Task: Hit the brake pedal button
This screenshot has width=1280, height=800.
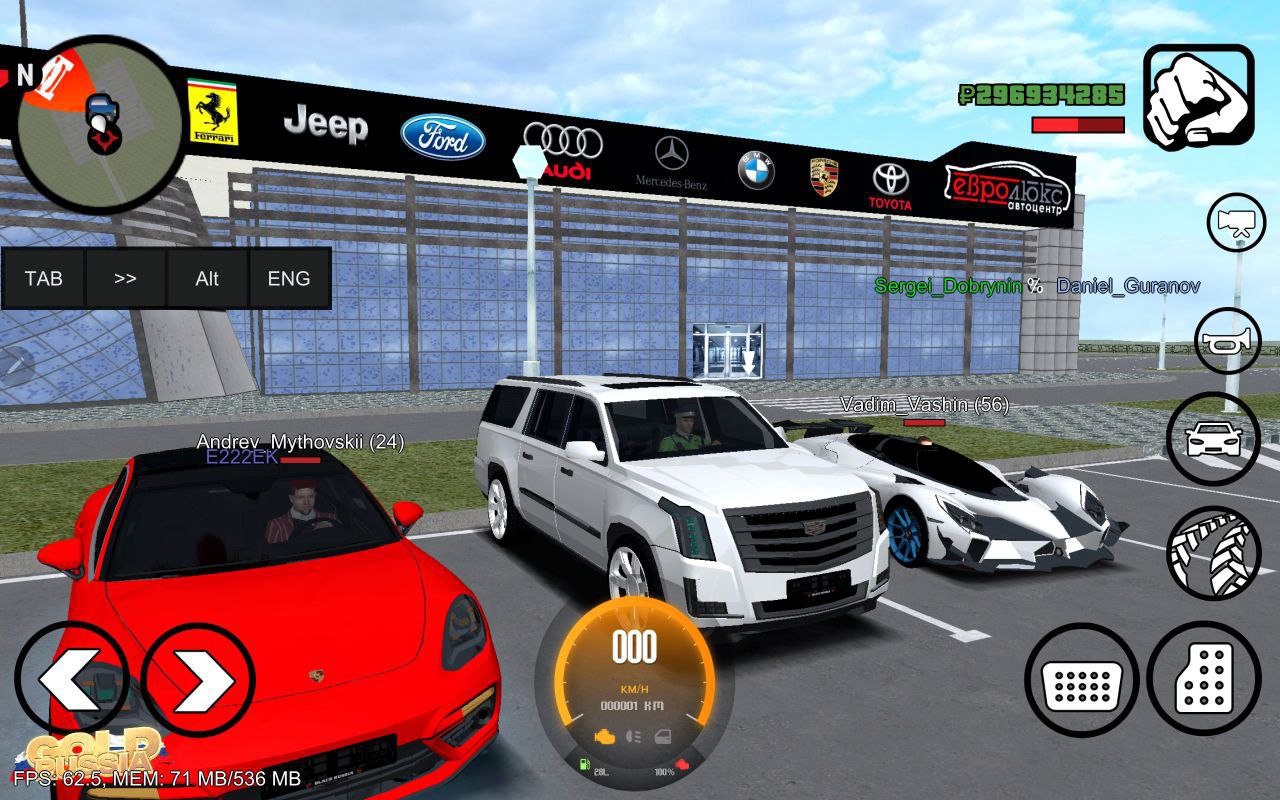Action: coord(1081,679)
